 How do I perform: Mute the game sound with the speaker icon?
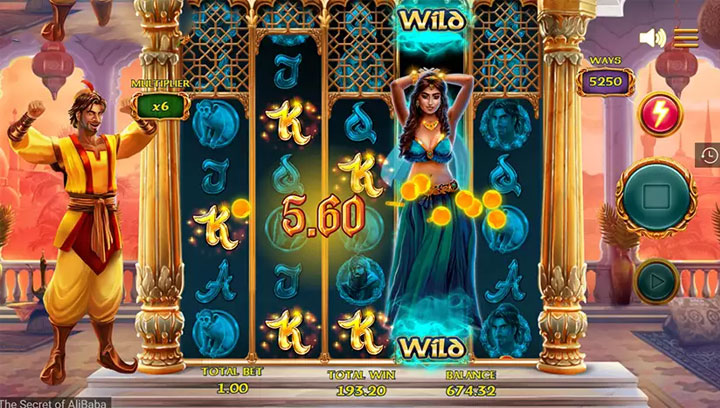pyautogui.click(x=652, y=38)
